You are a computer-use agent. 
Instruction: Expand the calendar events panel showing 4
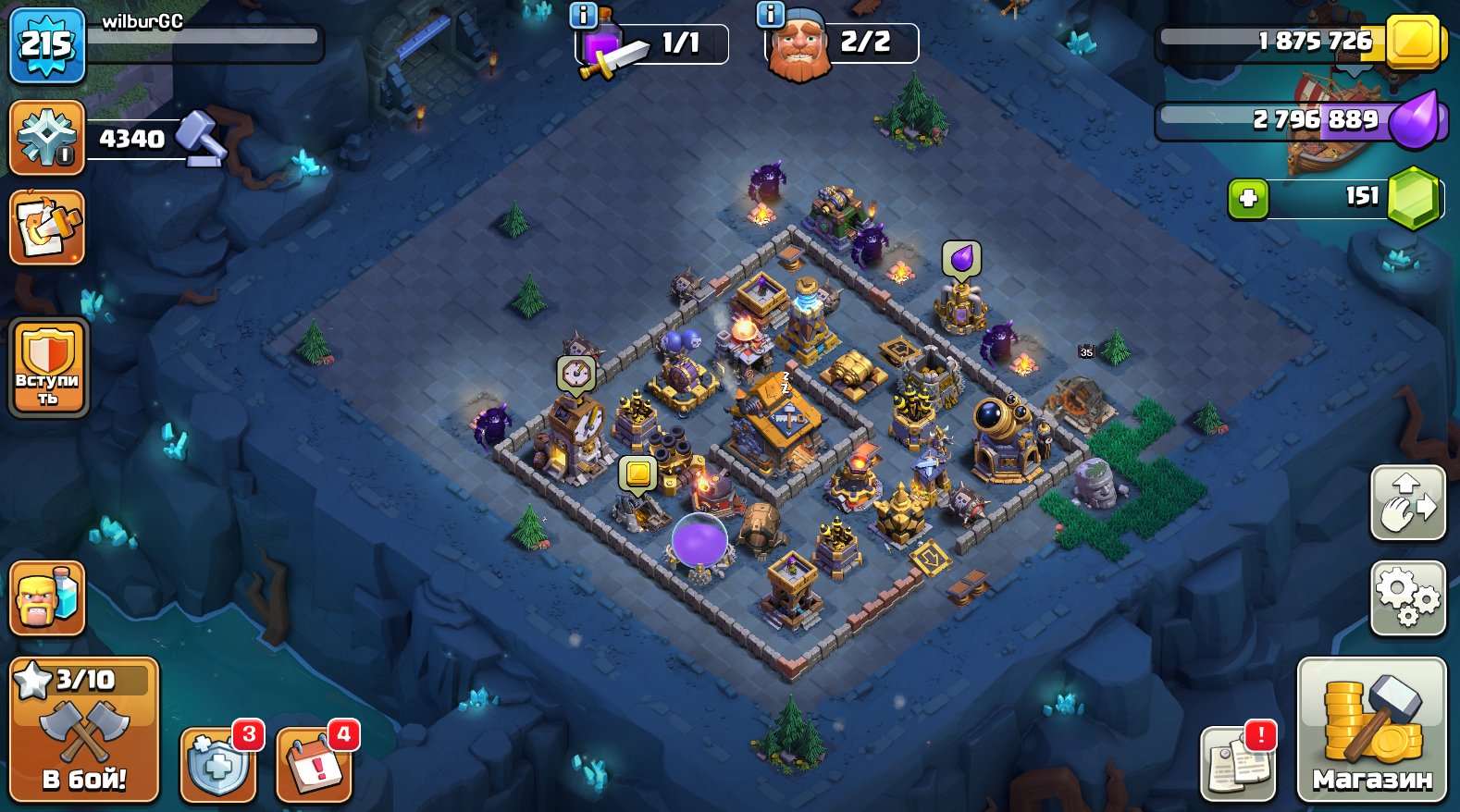coord(314,763)
